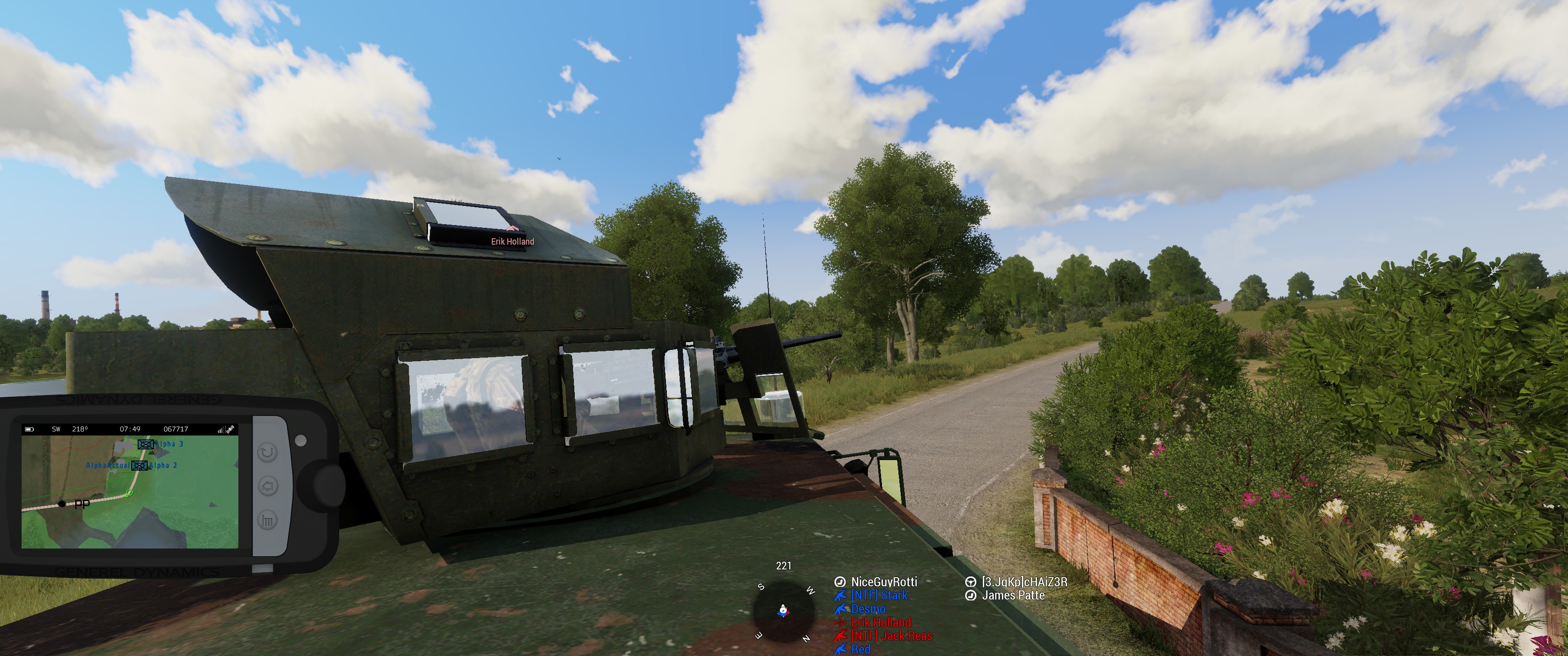Click the bottom menu button on the GPS device
1568x656 pixels.
(268, 520)
